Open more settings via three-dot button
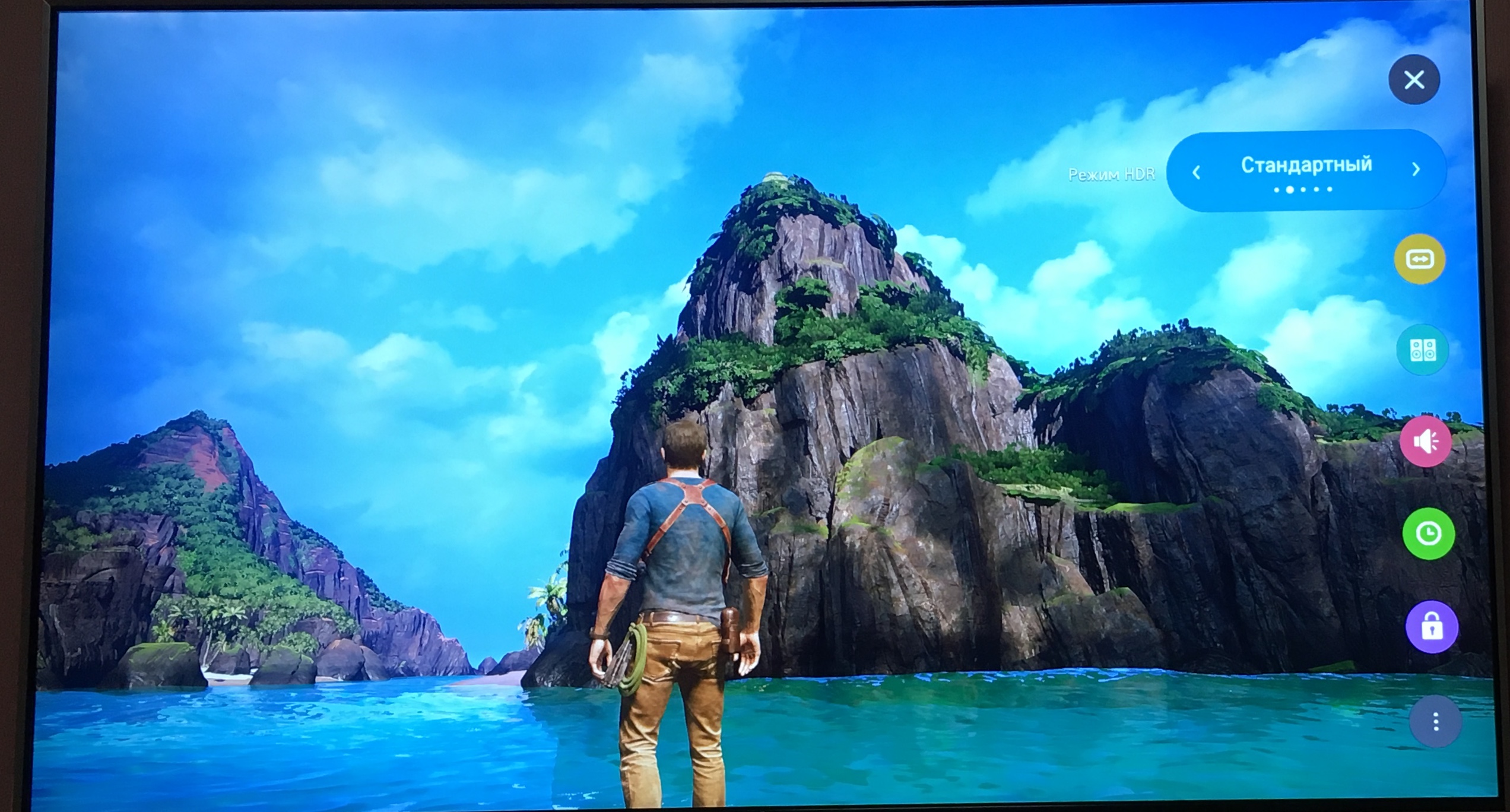 point(1435,722)
